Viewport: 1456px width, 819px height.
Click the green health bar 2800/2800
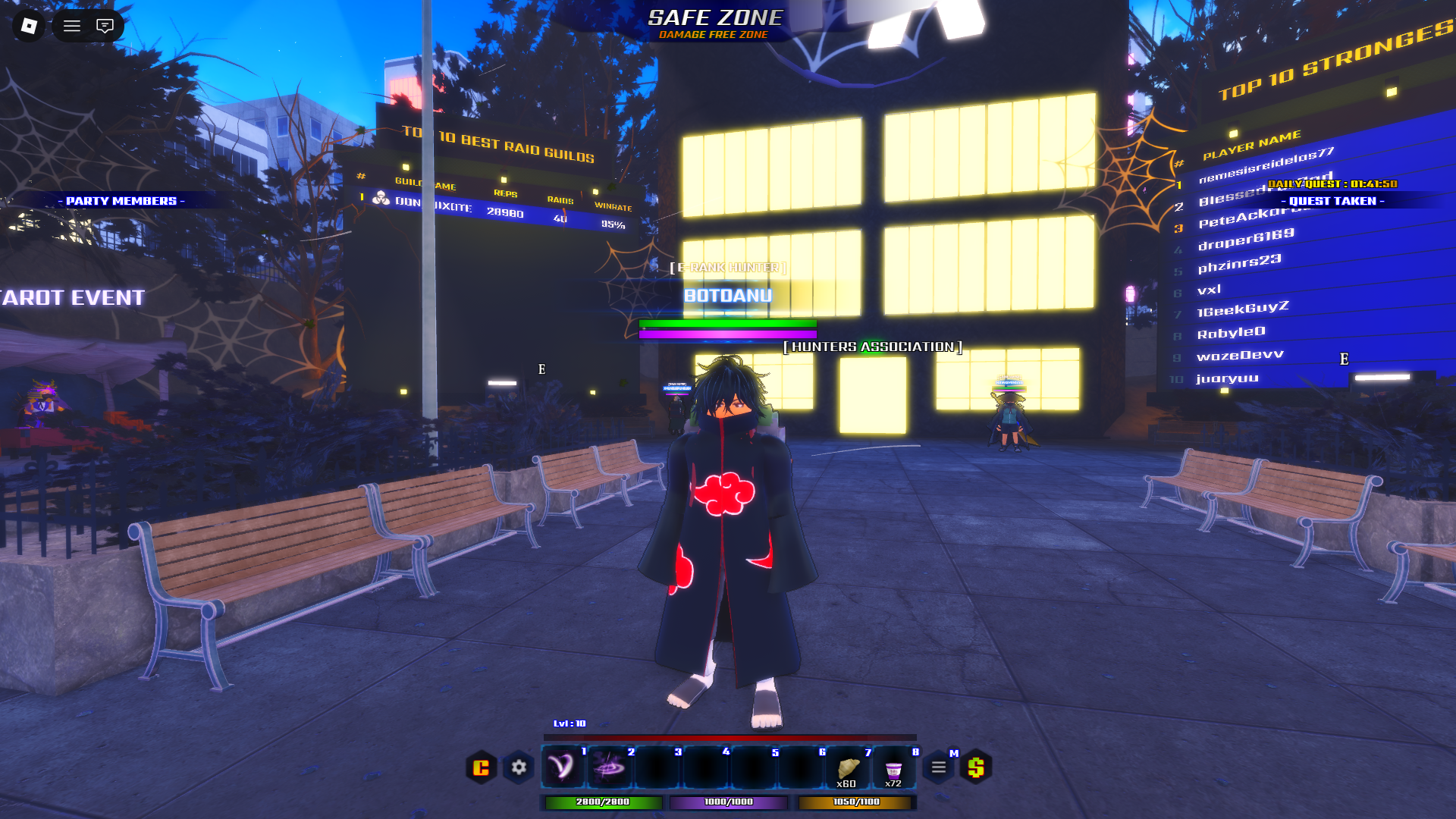pos(601,800)
